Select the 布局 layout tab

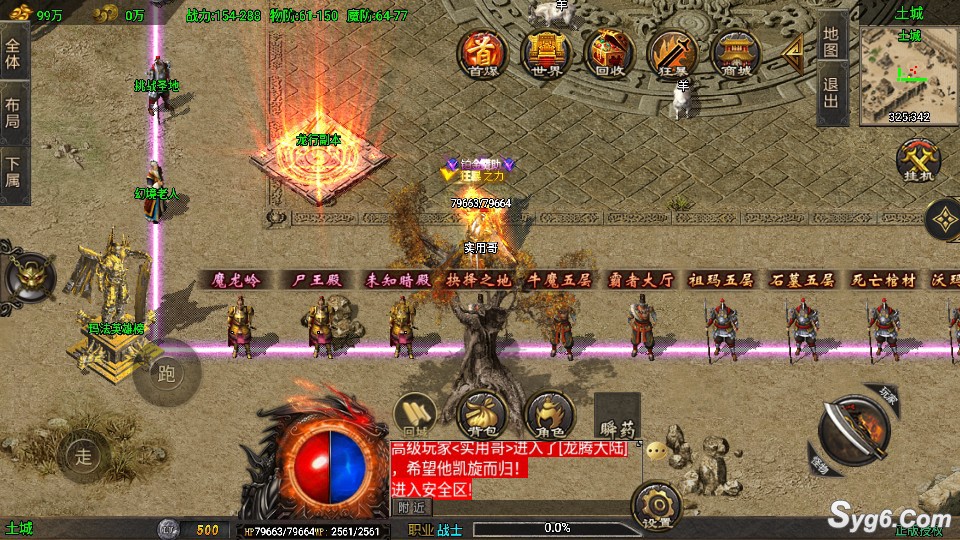click(x=13, y=112)
